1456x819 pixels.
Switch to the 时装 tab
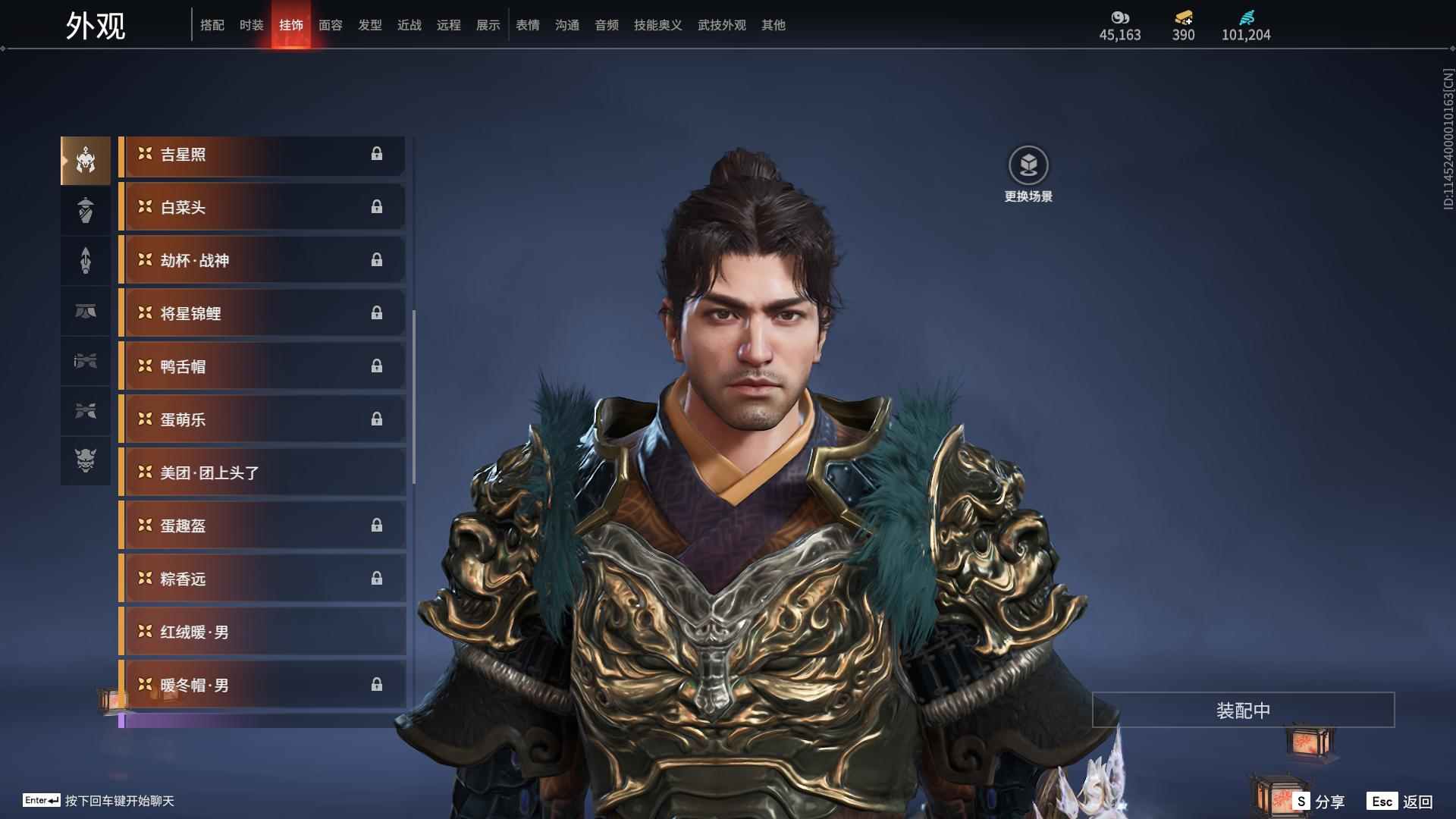tap(251, 25)
